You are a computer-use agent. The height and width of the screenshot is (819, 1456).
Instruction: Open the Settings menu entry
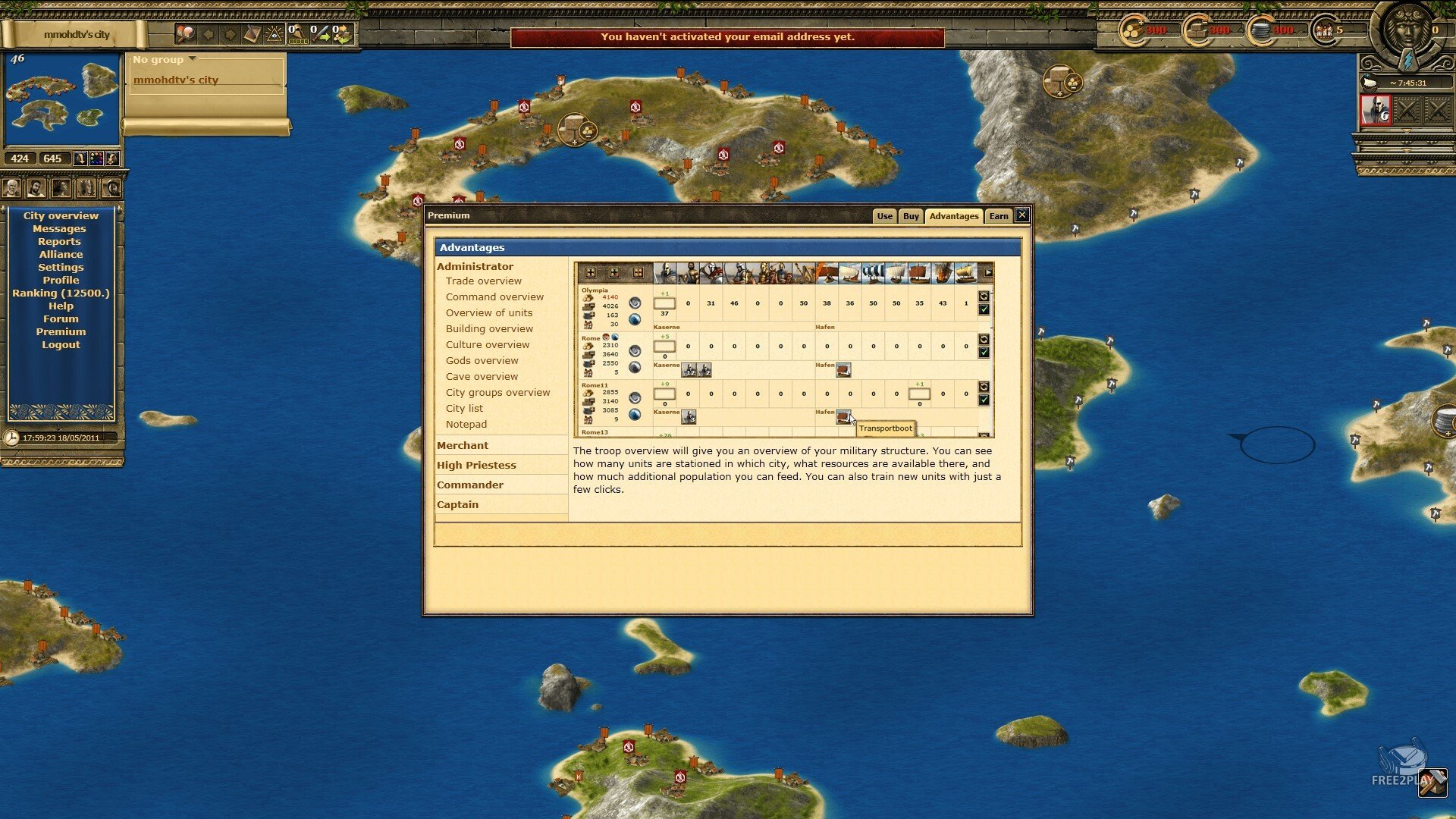61,268
